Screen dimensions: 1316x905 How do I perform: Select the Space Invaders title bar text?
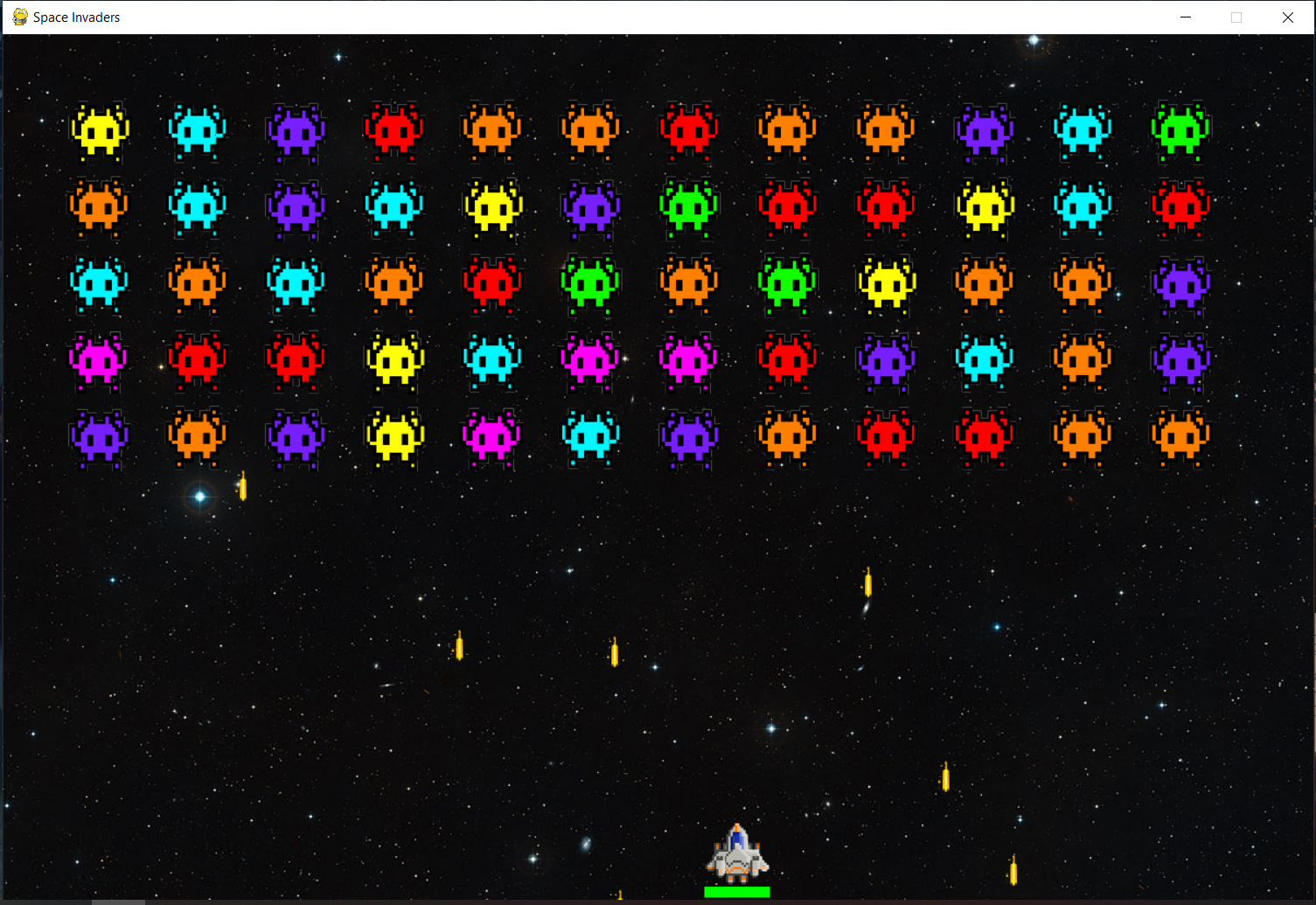[x=75, y=17]
